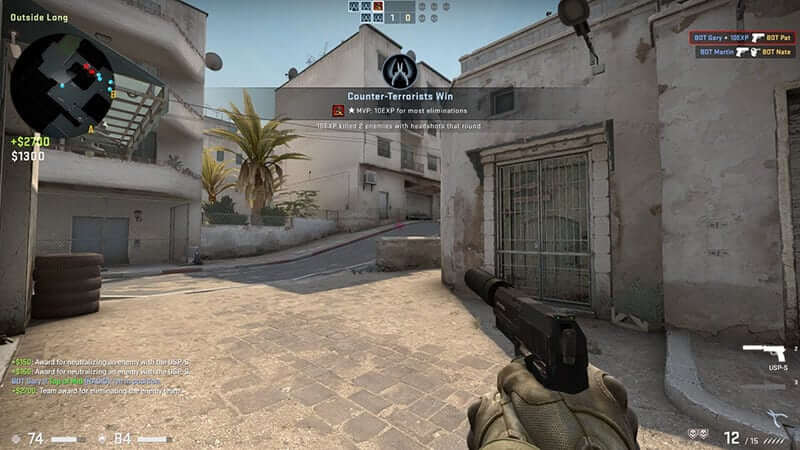Viewport: 800px width, 450px height.
Task: Click the Counter-Terrorists emblem in the win banner
Action: [x=399, y=71]
